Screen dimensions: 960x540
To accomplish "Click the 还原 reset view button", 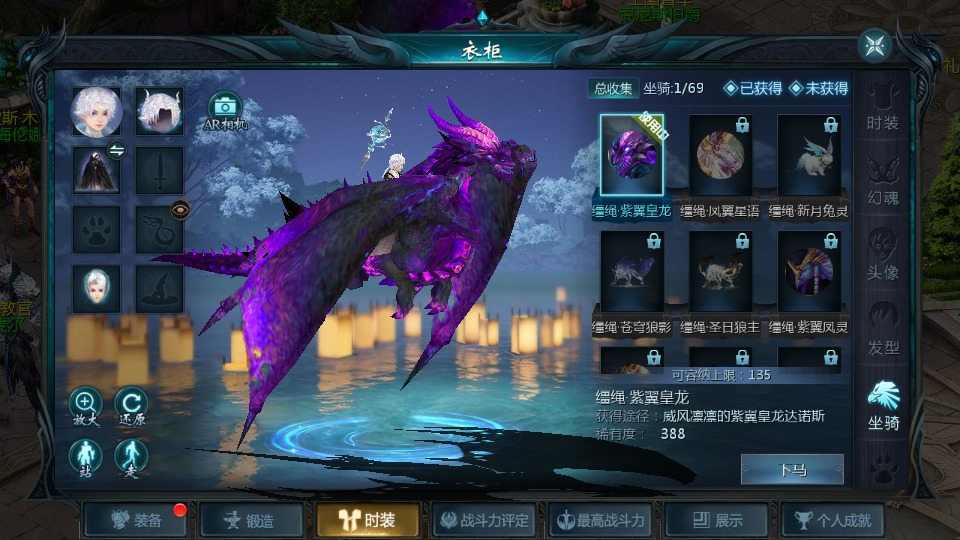I will point(131,403).
